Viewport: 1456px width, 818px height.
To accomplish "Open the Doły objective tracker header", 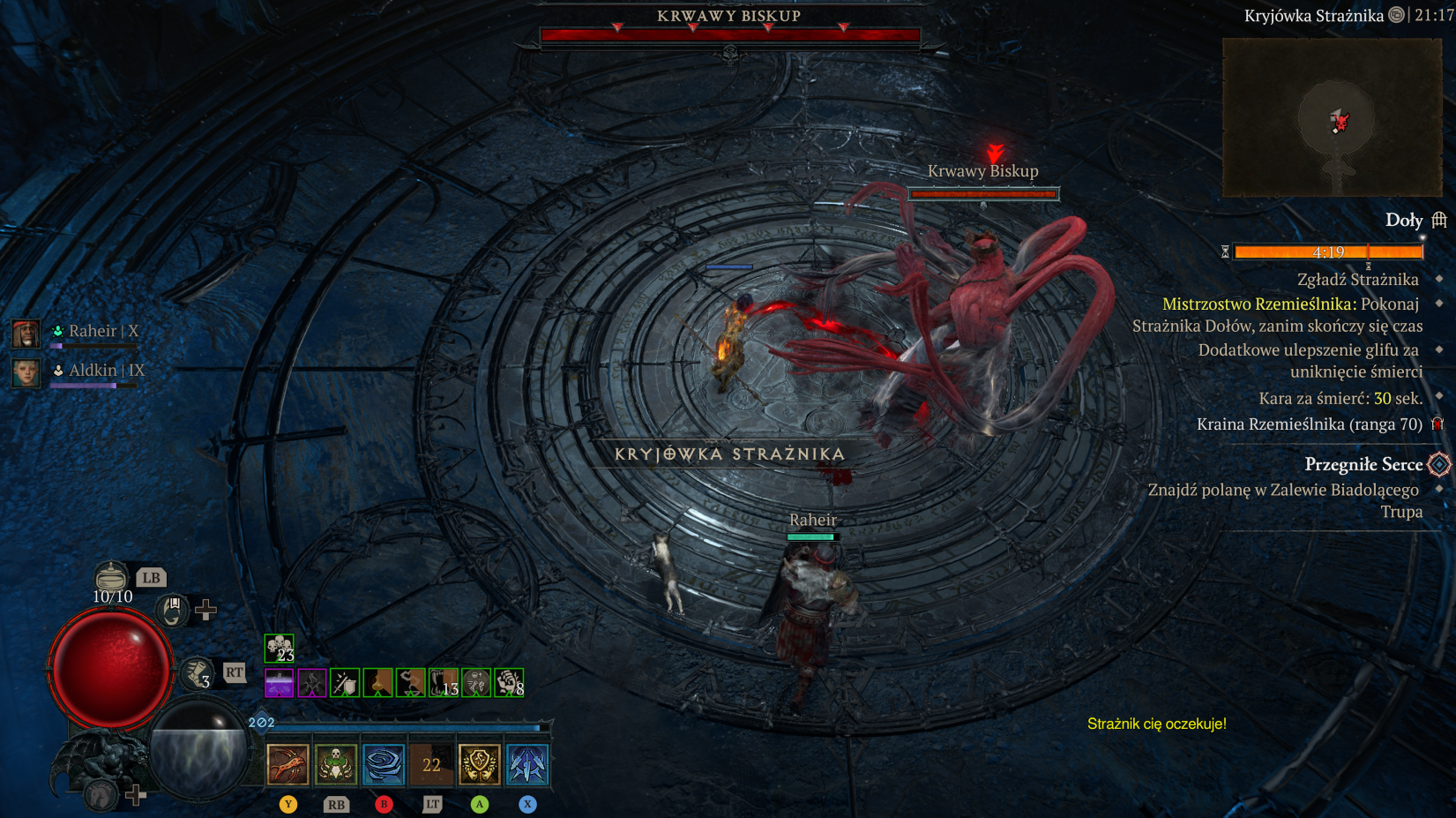I will [x=1404, y=221].
